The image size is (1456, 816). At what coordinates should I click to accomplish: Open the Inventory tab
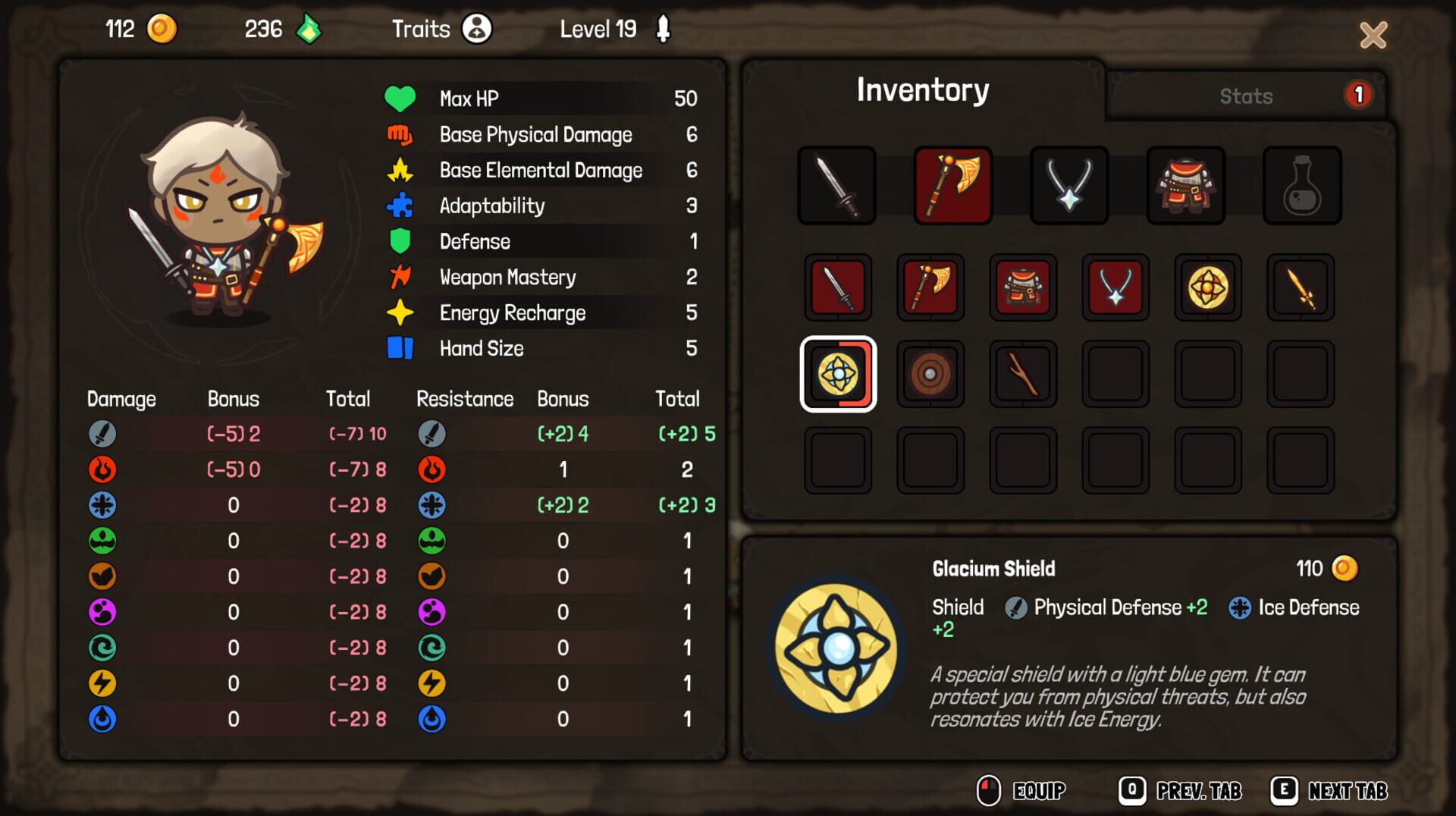(x=922, y=89)
